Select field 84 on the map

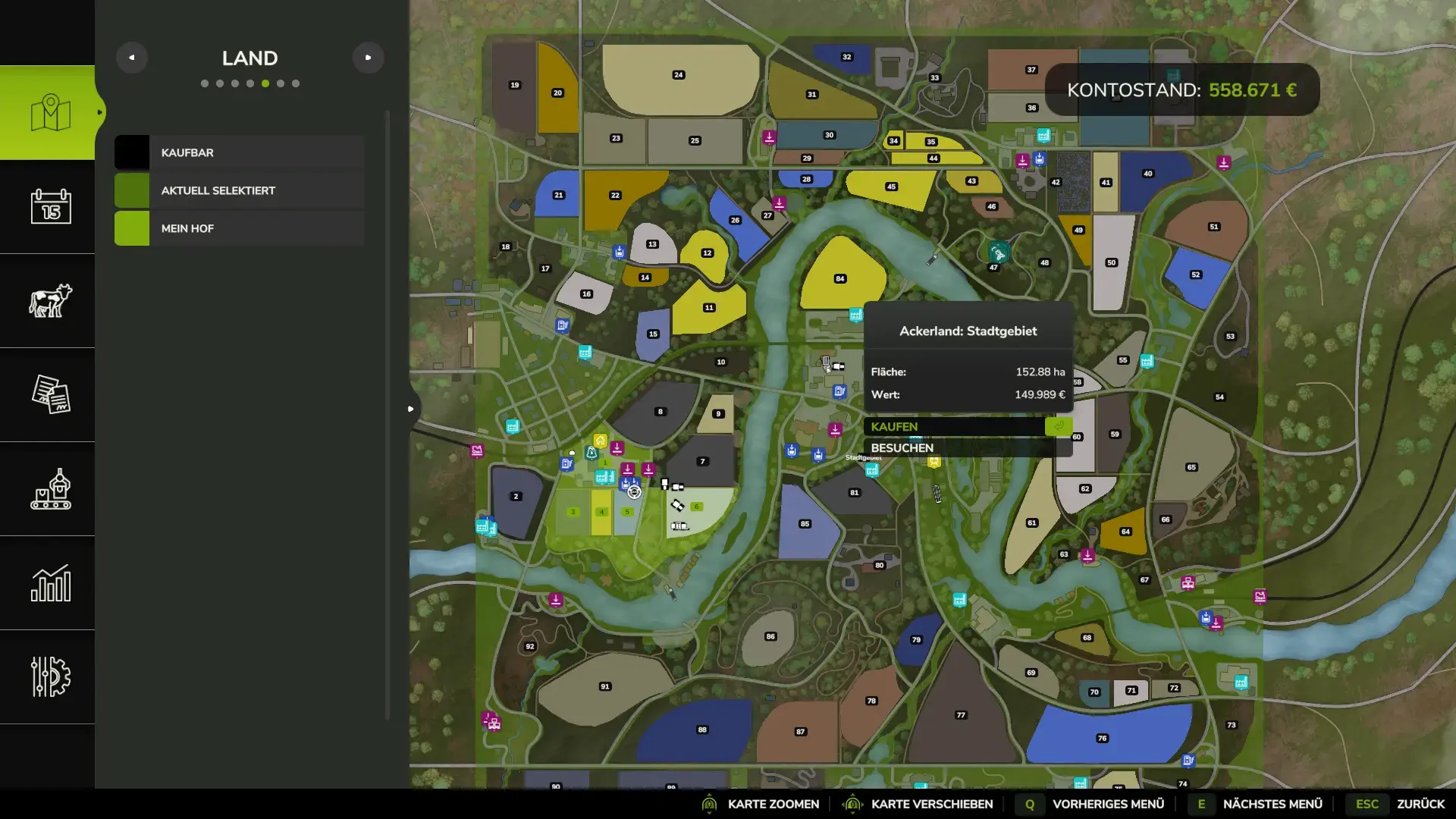(839, 278)
